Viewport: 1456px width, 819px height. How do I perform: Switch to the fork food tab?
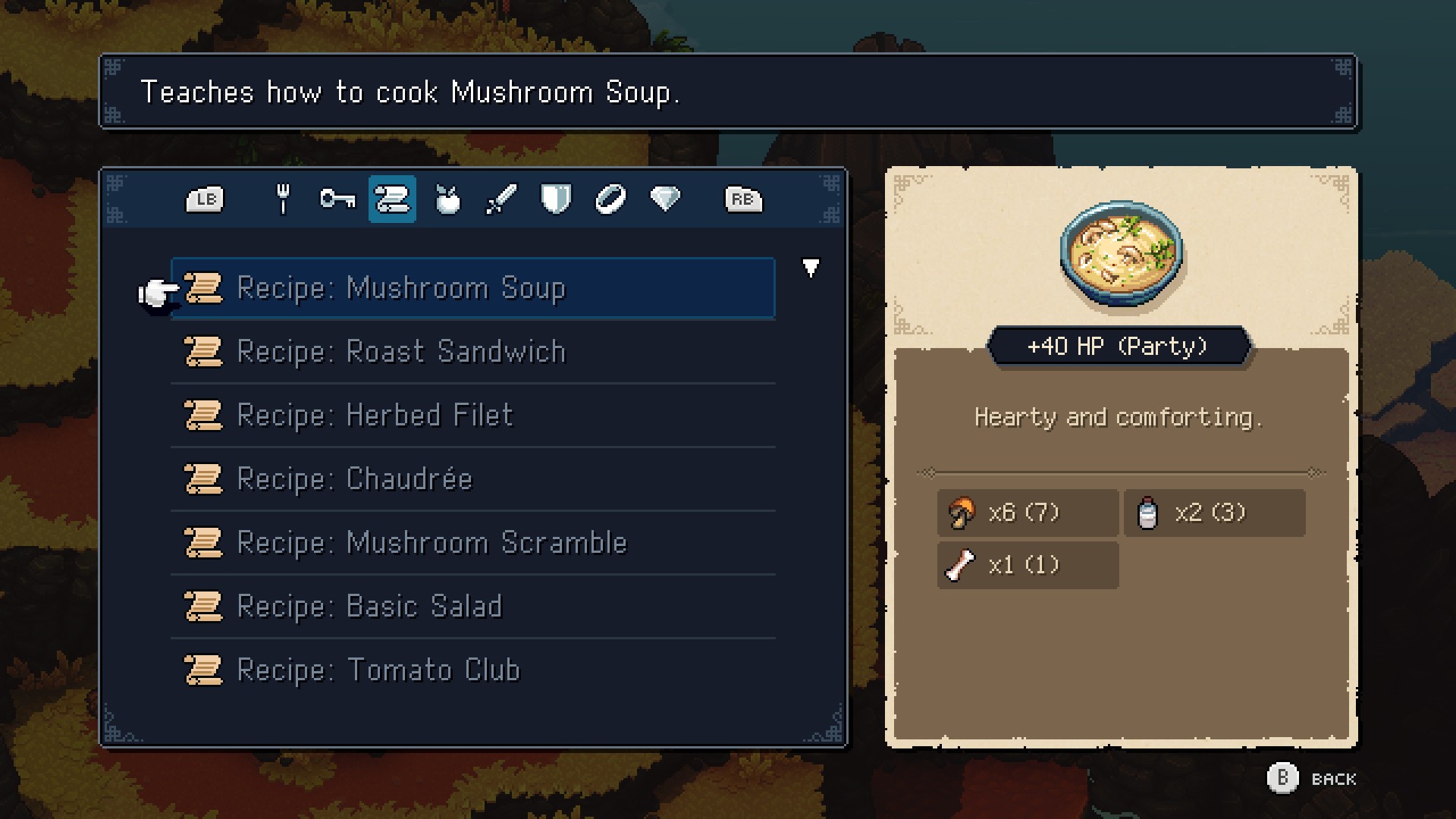[283, 199]
